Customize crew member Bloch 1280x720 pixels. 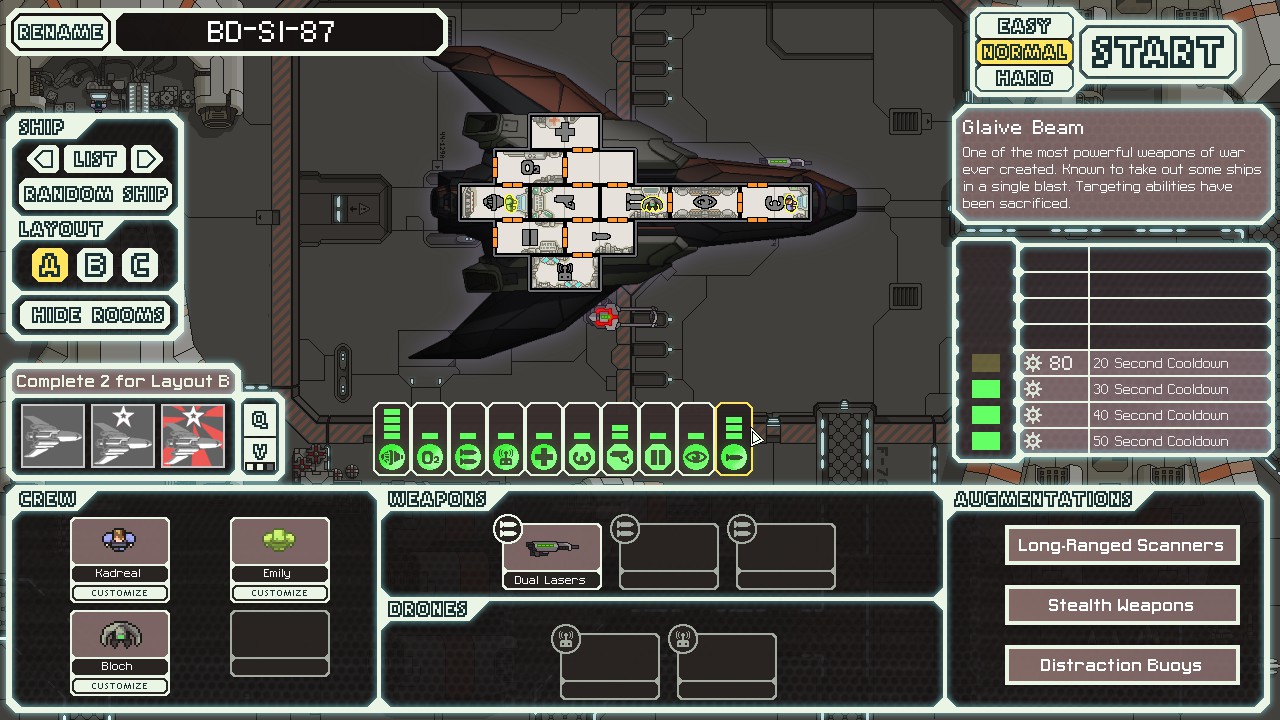coord(120,686)
